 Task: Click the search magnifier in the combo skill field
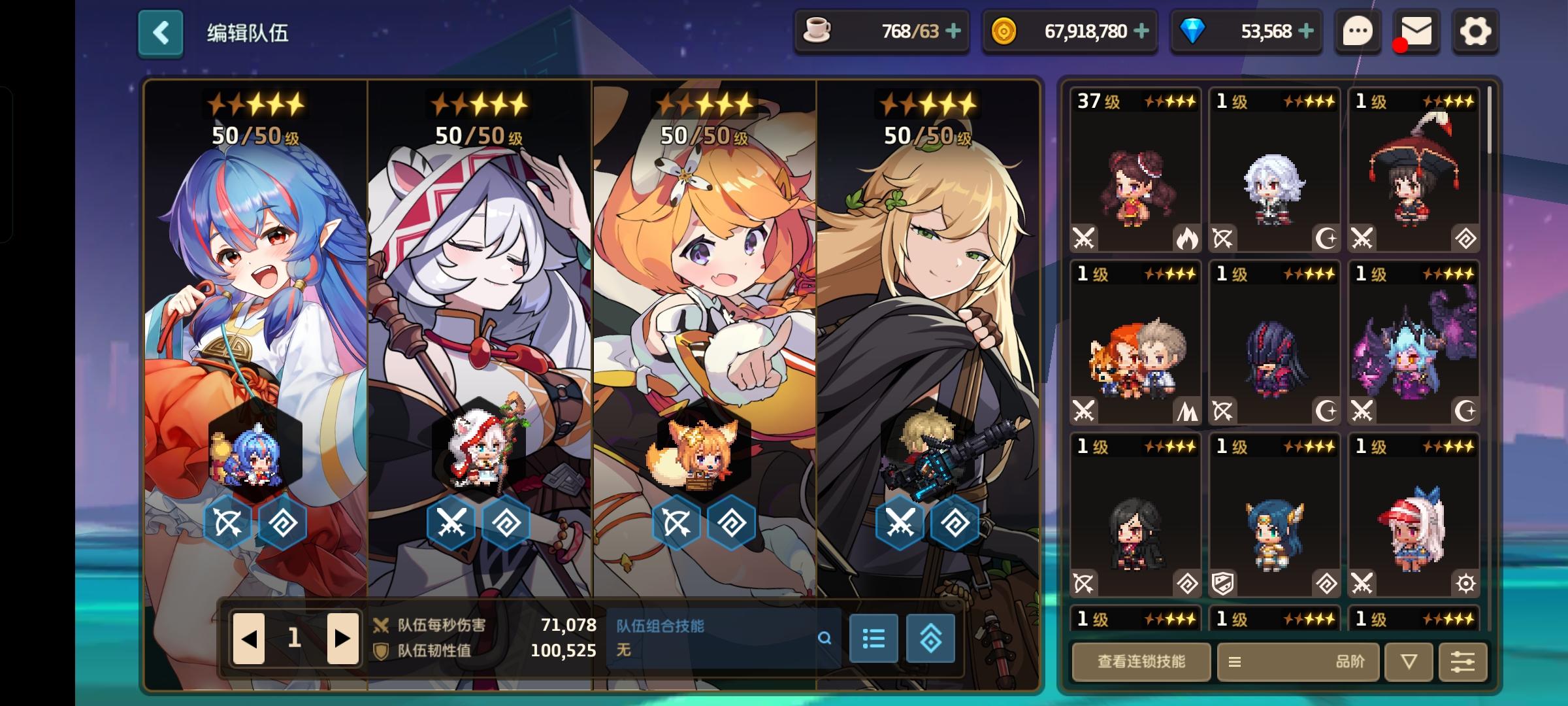pos(825,639)
